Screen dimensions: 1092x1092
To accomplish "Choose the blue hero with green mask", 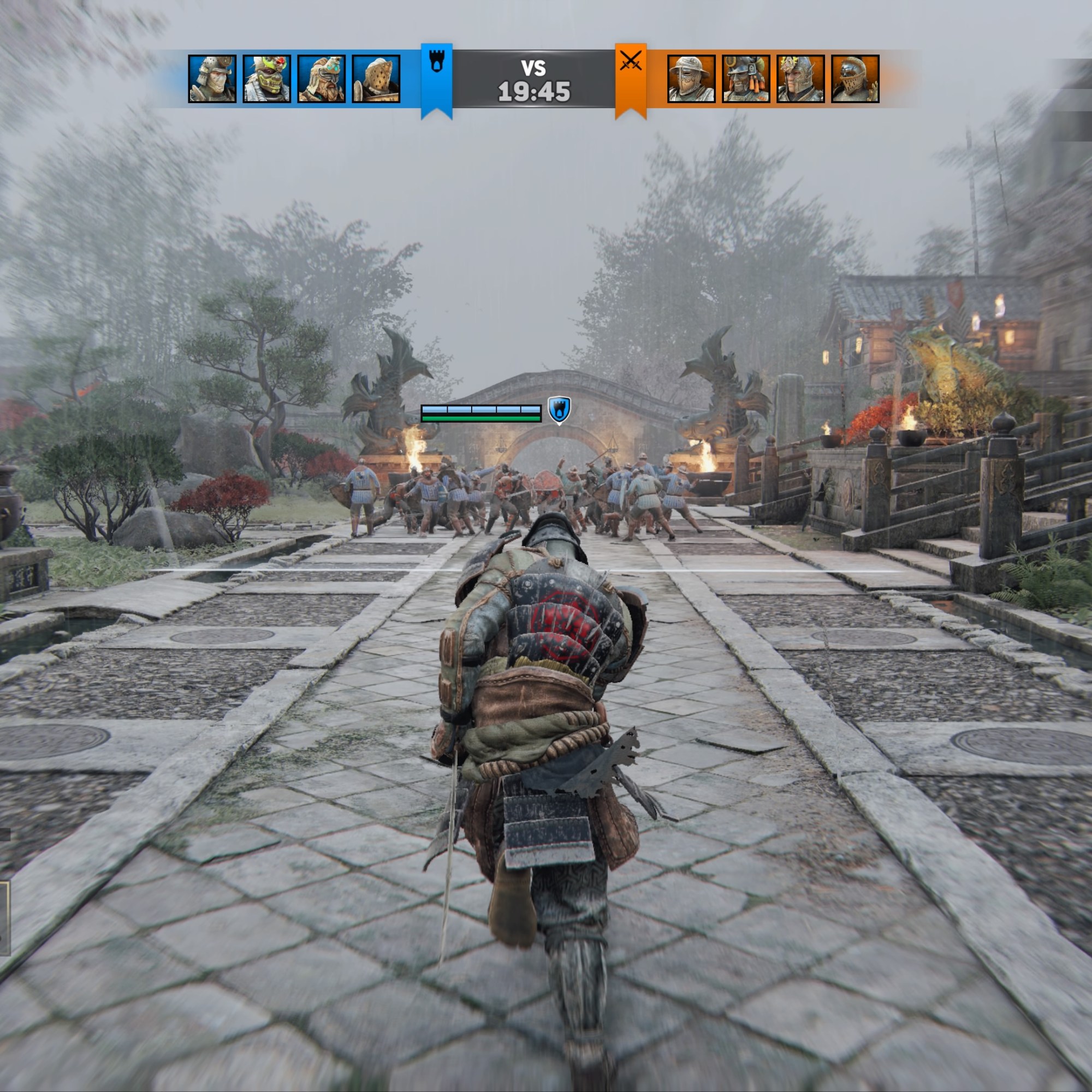I will pyautogui.click(x=267, y=79).
